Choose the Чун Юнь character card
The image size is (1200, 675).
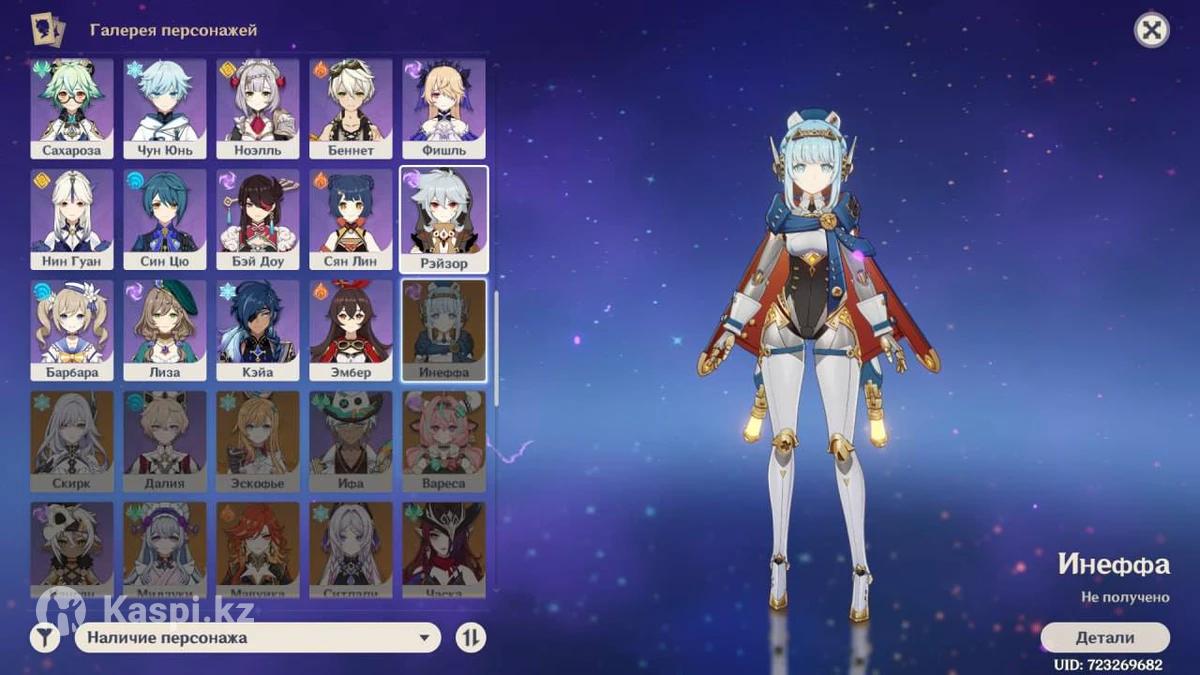(x=165, y=108)
